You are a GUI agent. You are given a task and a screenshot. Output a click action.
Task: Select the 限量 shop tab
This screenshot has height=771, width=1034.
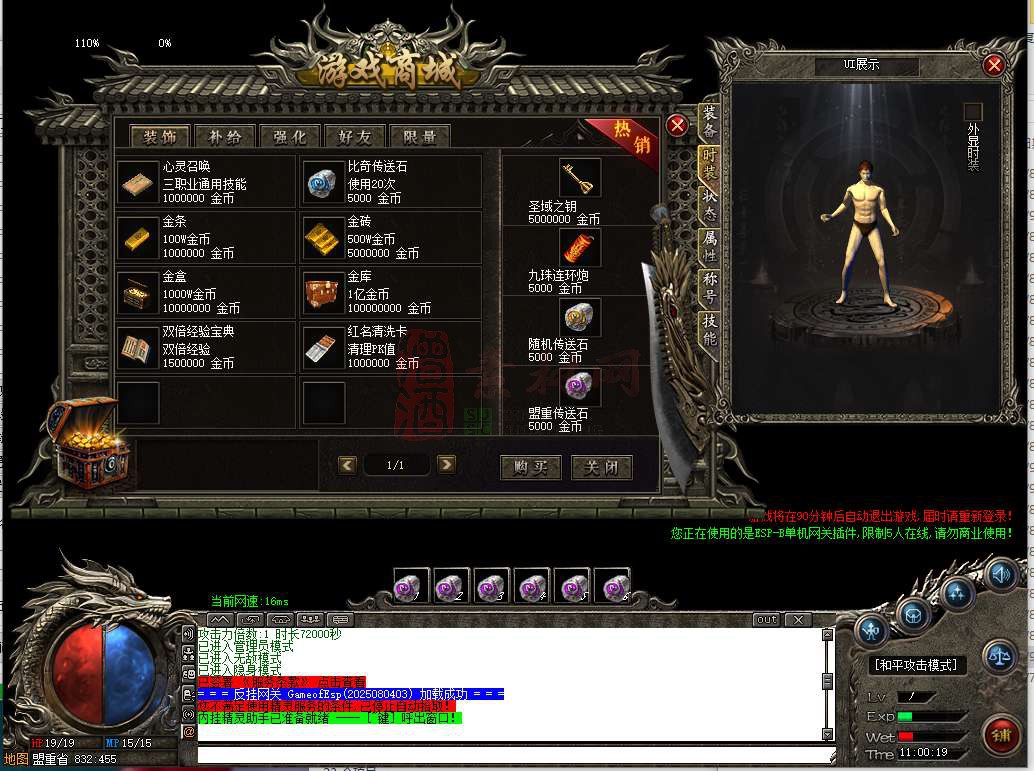420,137
